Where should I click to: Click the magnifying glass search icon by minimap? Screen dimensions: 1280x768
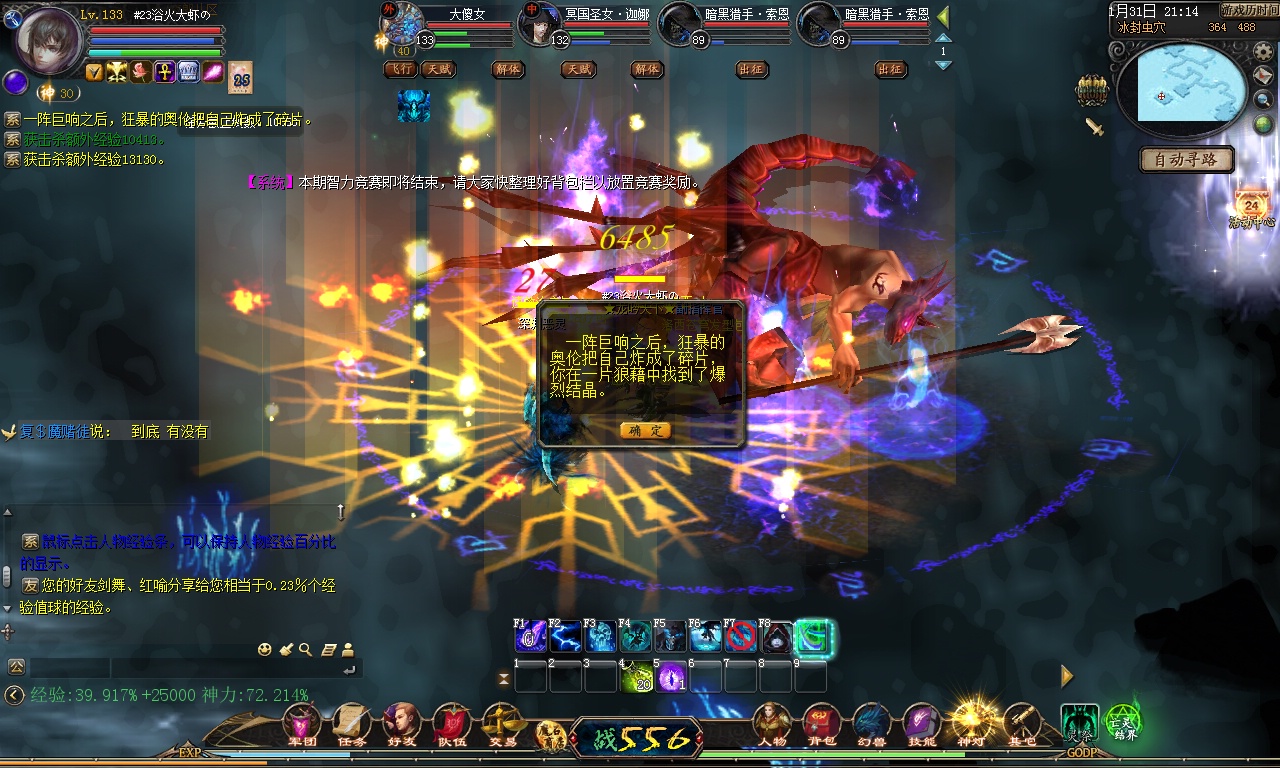pos(1263,100)
